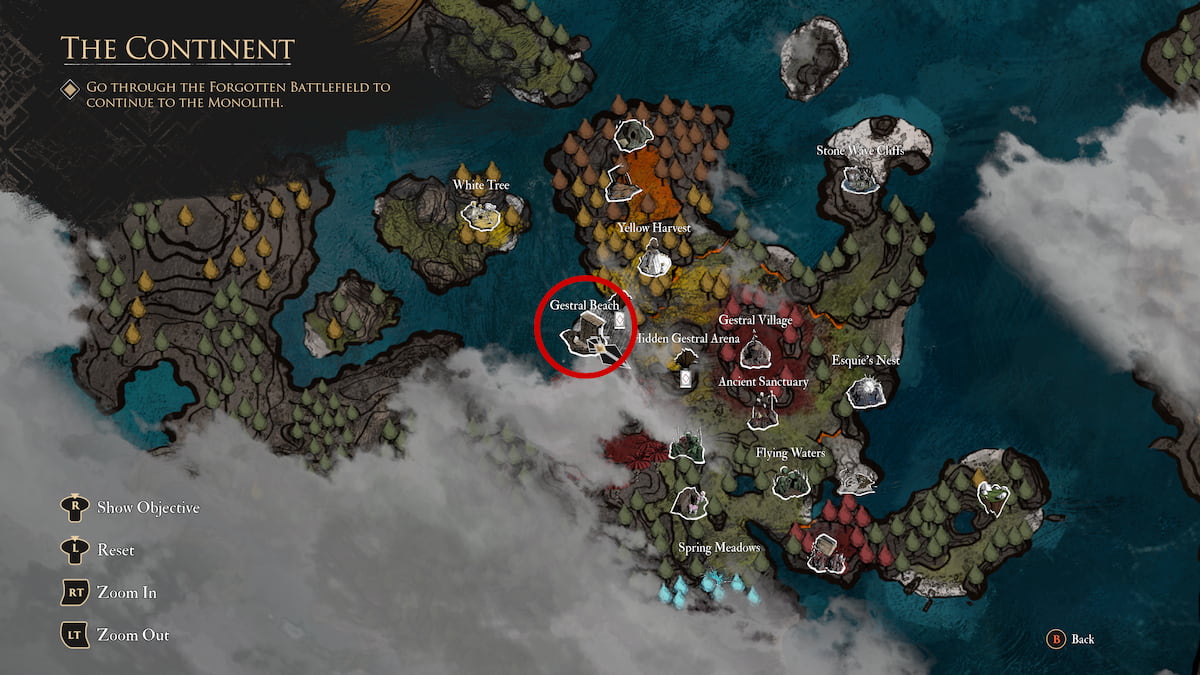This screenshot has width=1200, height=675.
Task: Pick the Hidden Gestral Arena marker
Action: tap(687, 359)
